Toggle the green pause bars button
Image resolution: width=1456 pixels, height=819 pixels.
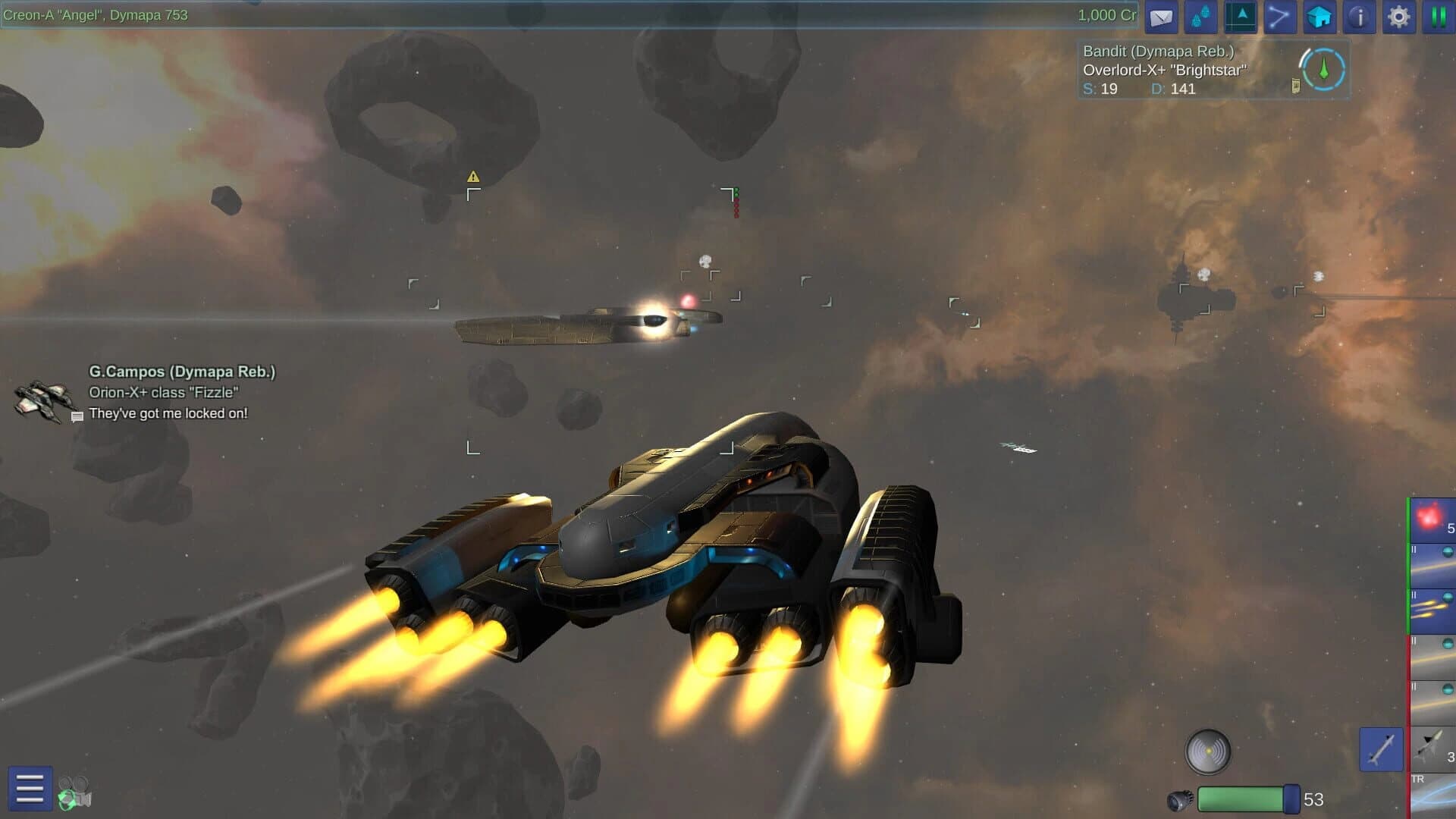tap(1438, 17)
